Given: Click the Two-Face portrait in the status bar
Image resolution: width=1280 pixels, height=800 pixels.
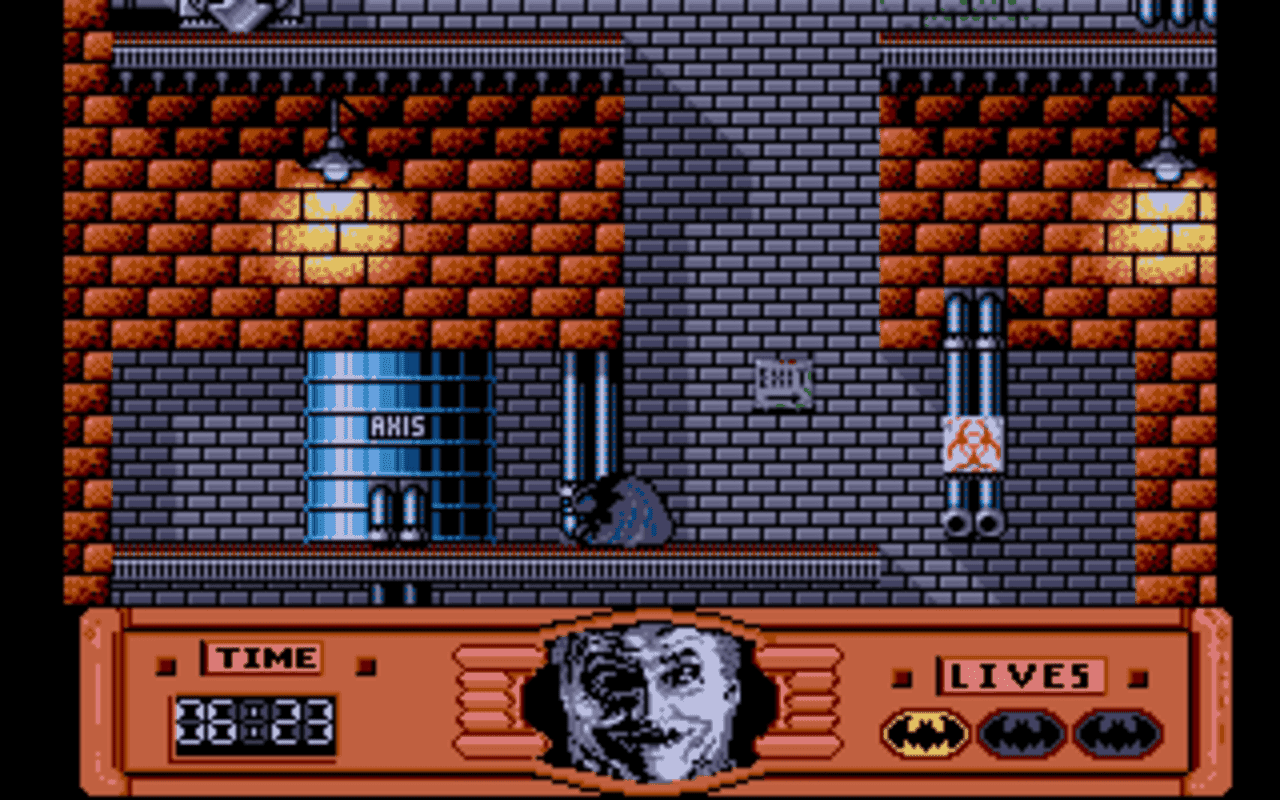Looking at the screenshot, I should (x=645, y=700).
